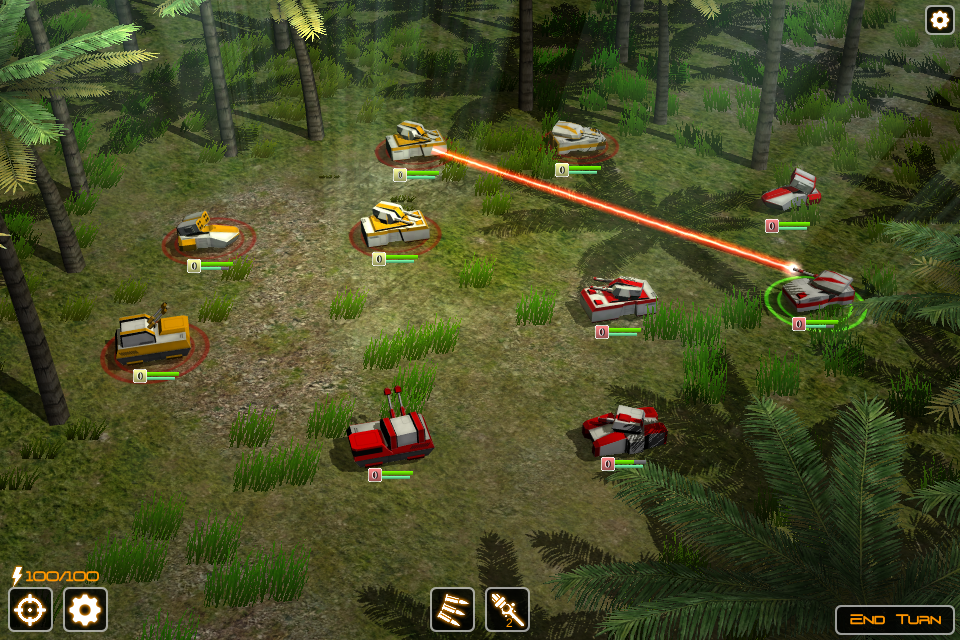Choose the rocket weapon with count 2
Viewport: 960px width, 640px height.
[507, 609]
